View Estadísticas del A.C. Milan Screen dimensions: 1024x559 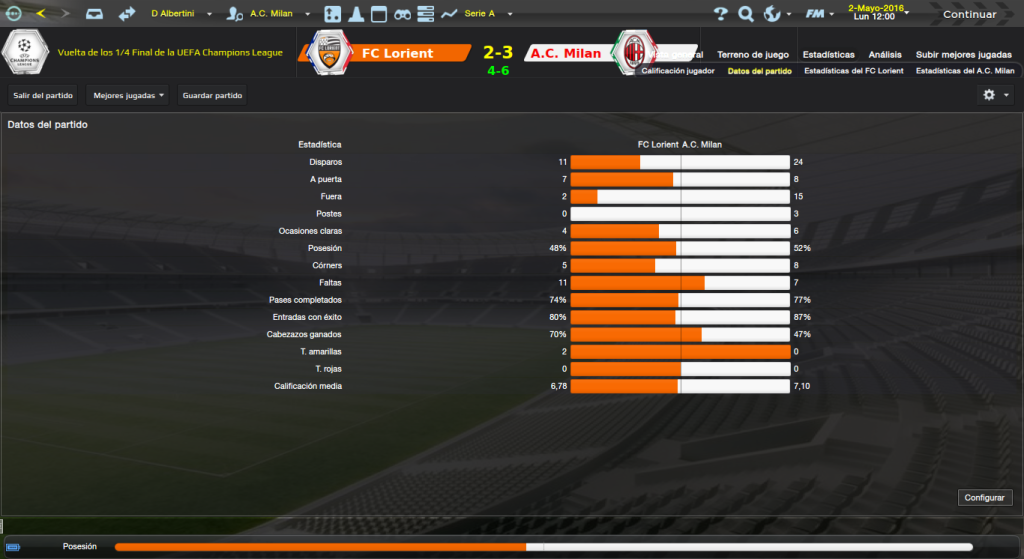(965, 71)
